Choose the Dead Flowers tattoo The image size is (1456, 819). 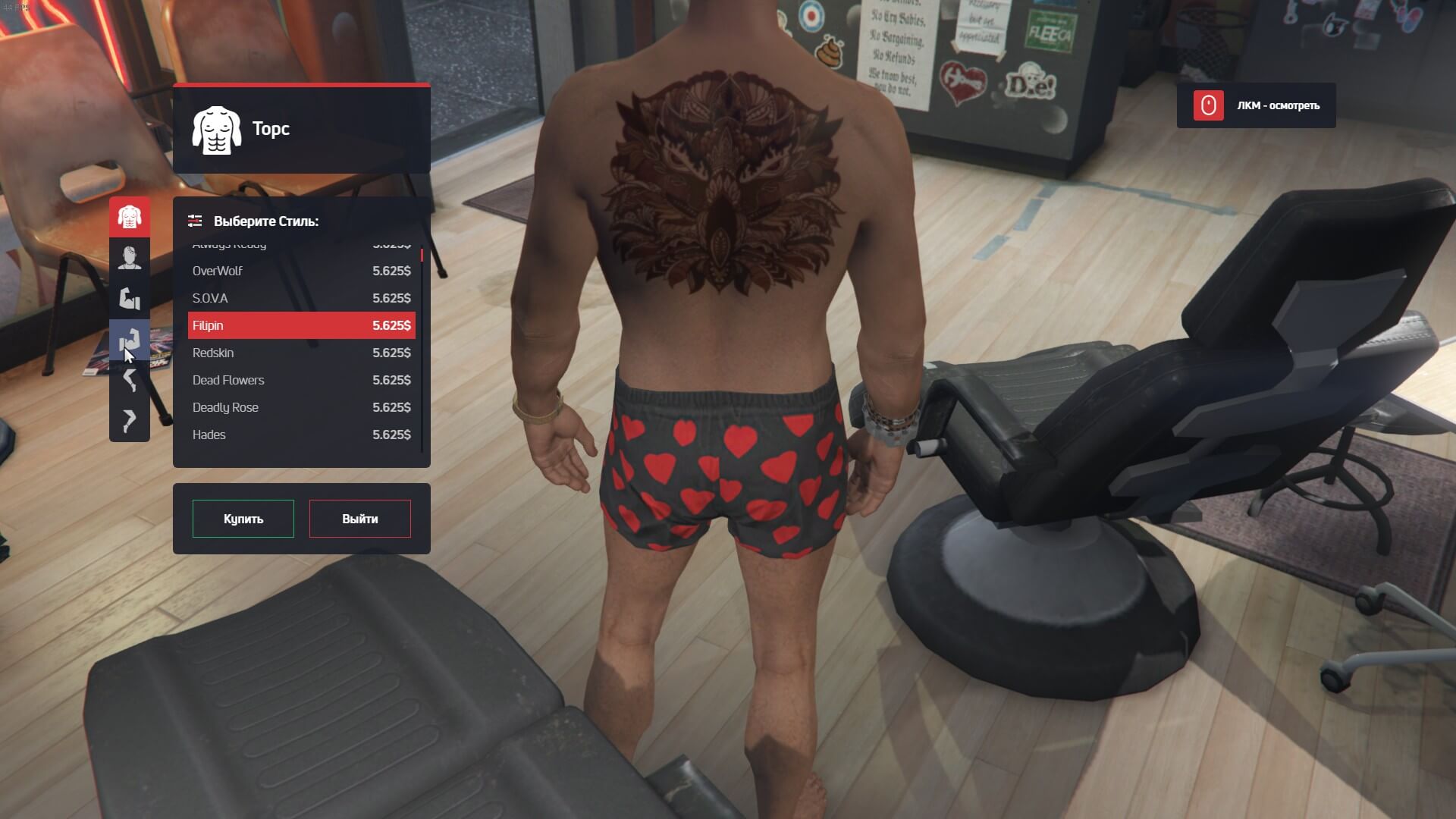(301, 380)
